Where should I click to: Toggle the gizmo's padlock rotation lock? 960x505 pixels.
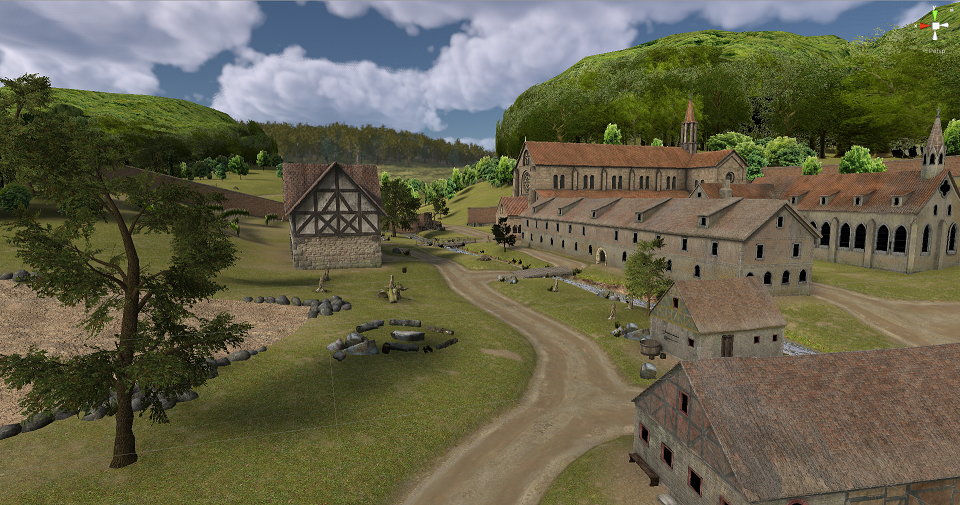tap(953, 8)
